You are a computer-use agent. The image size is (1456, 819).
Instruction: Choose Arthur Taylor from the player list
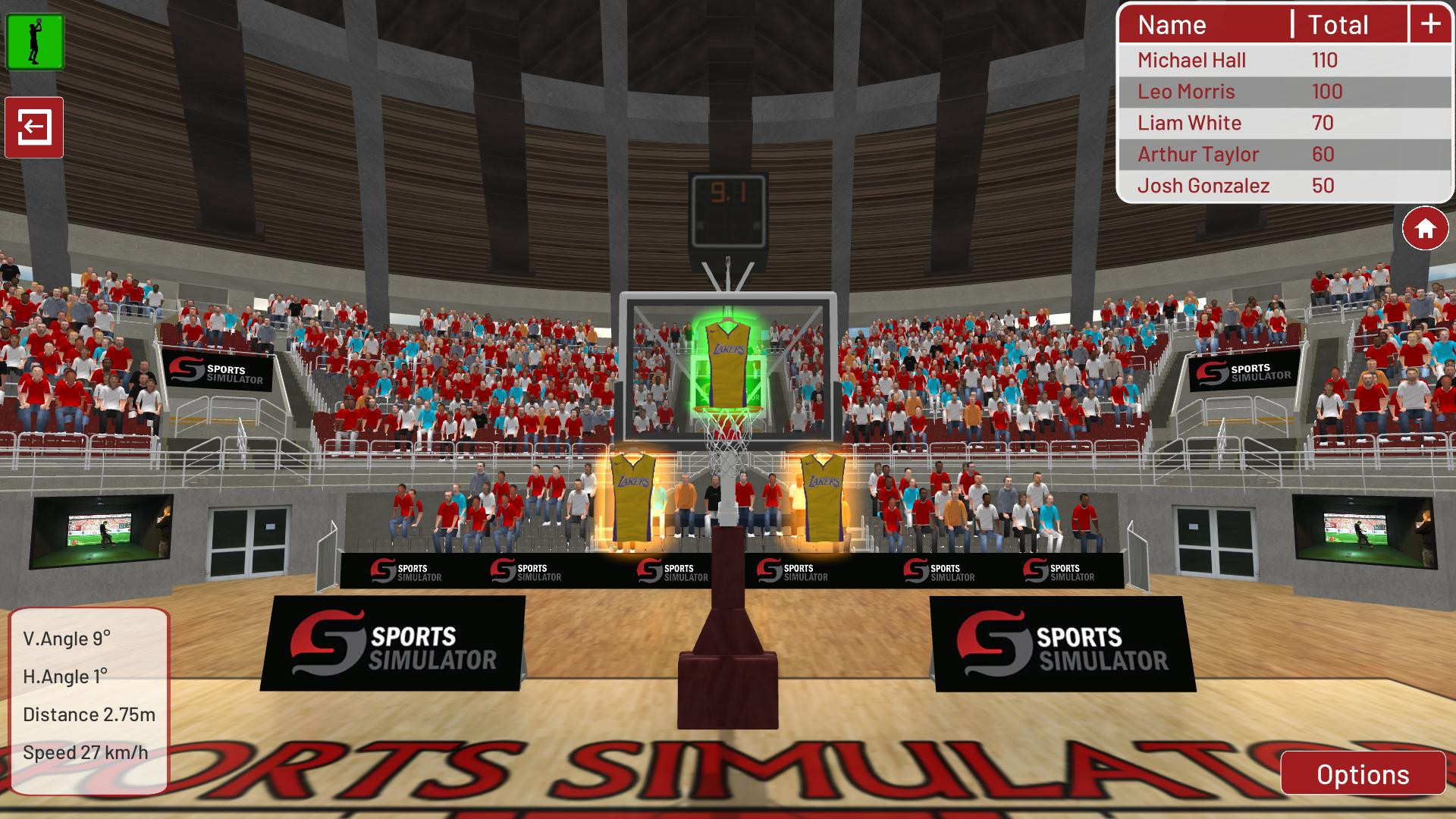[1198, 153]
